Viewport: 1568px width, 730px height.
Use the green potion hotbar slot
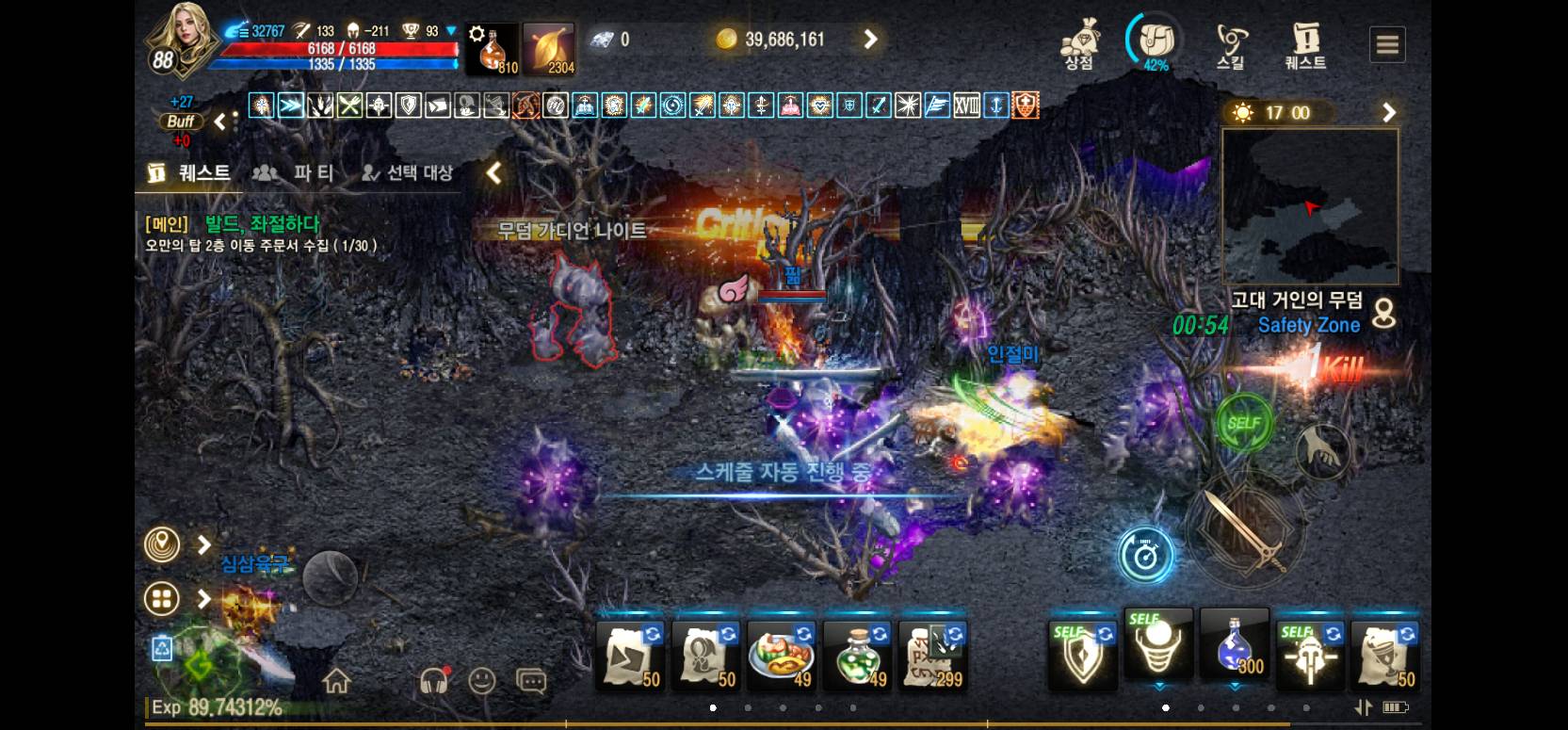pos(857,654)
